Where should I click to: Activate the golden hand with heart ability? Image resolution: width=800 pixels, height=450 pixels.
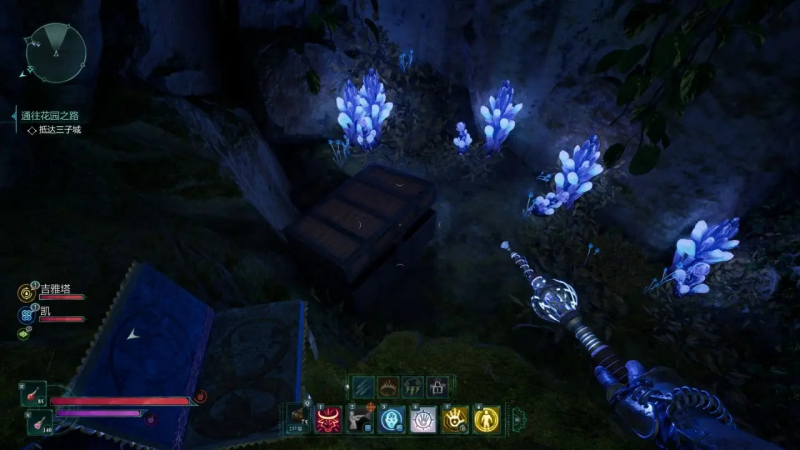click(x=456, y=419)
